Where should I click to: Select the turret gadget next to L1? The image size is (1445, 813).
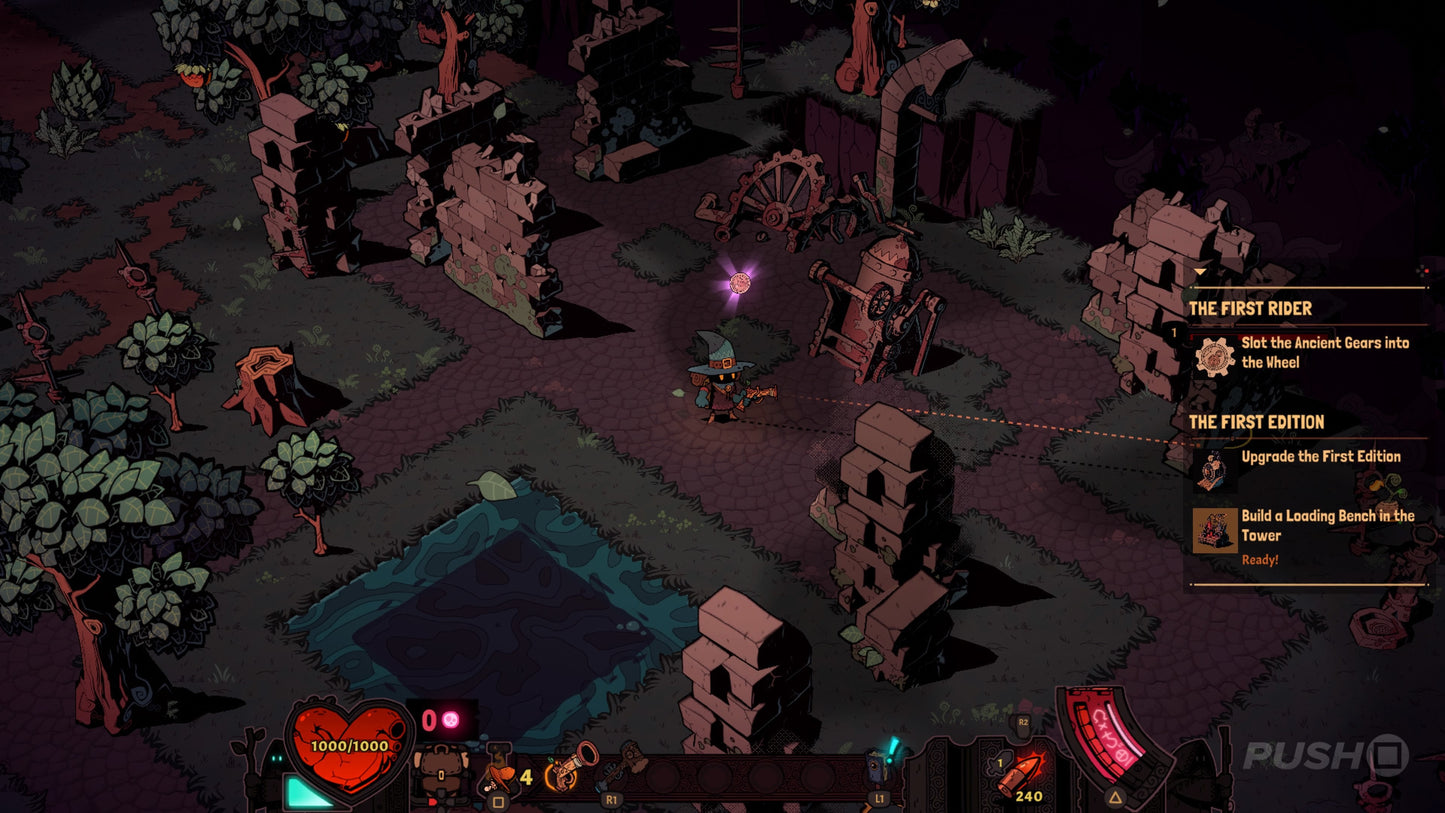point(877,766)
